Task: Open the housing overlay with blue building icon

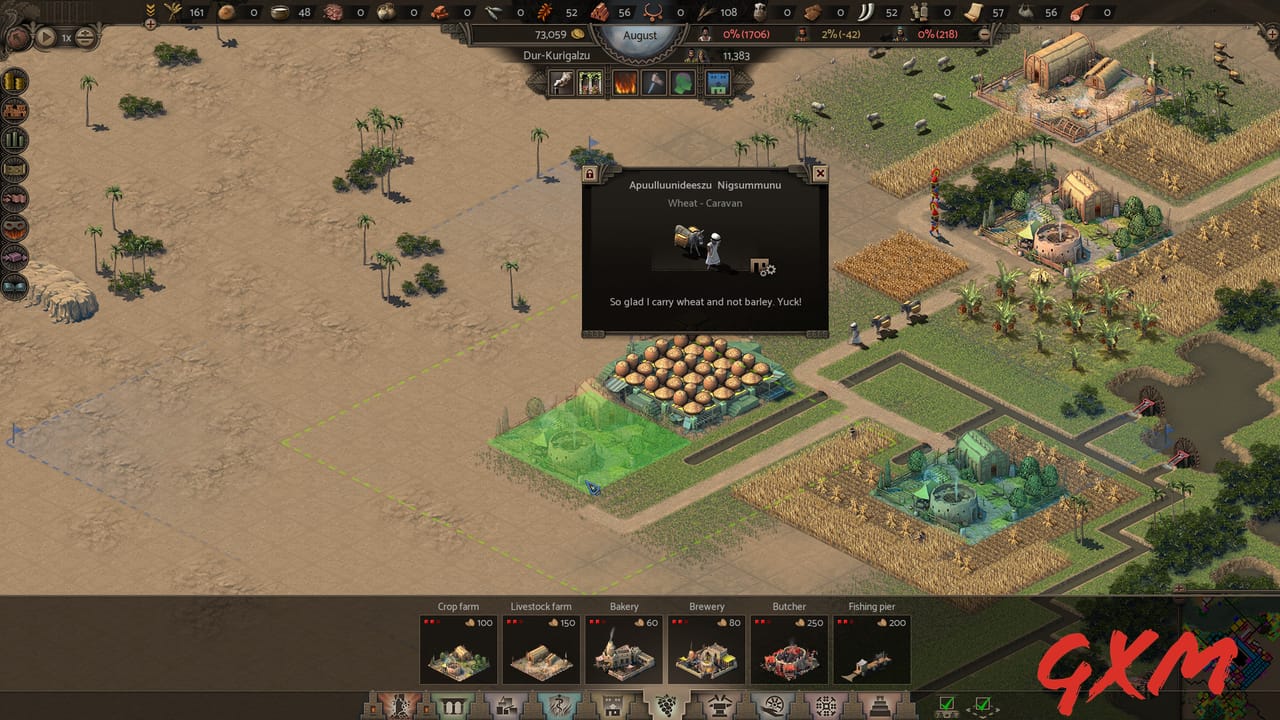Action: point(717,83)
